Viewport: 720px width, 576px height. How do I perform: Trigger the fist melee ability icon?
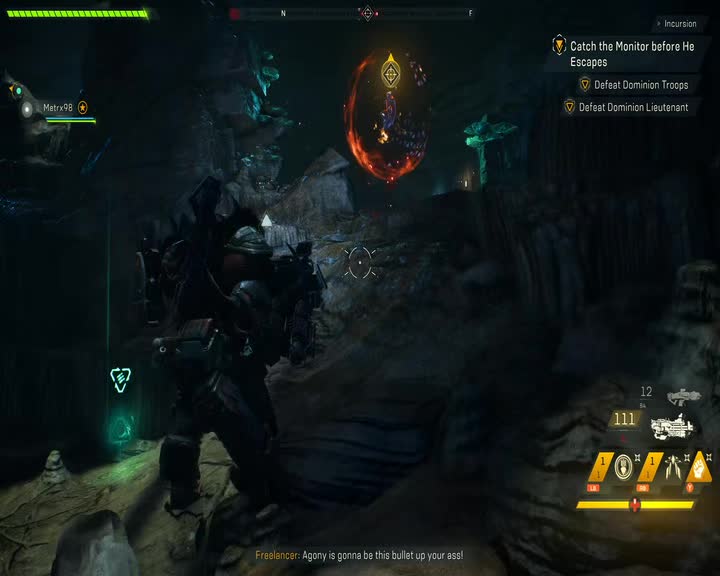pyautogui.click(x=704, y=466)
